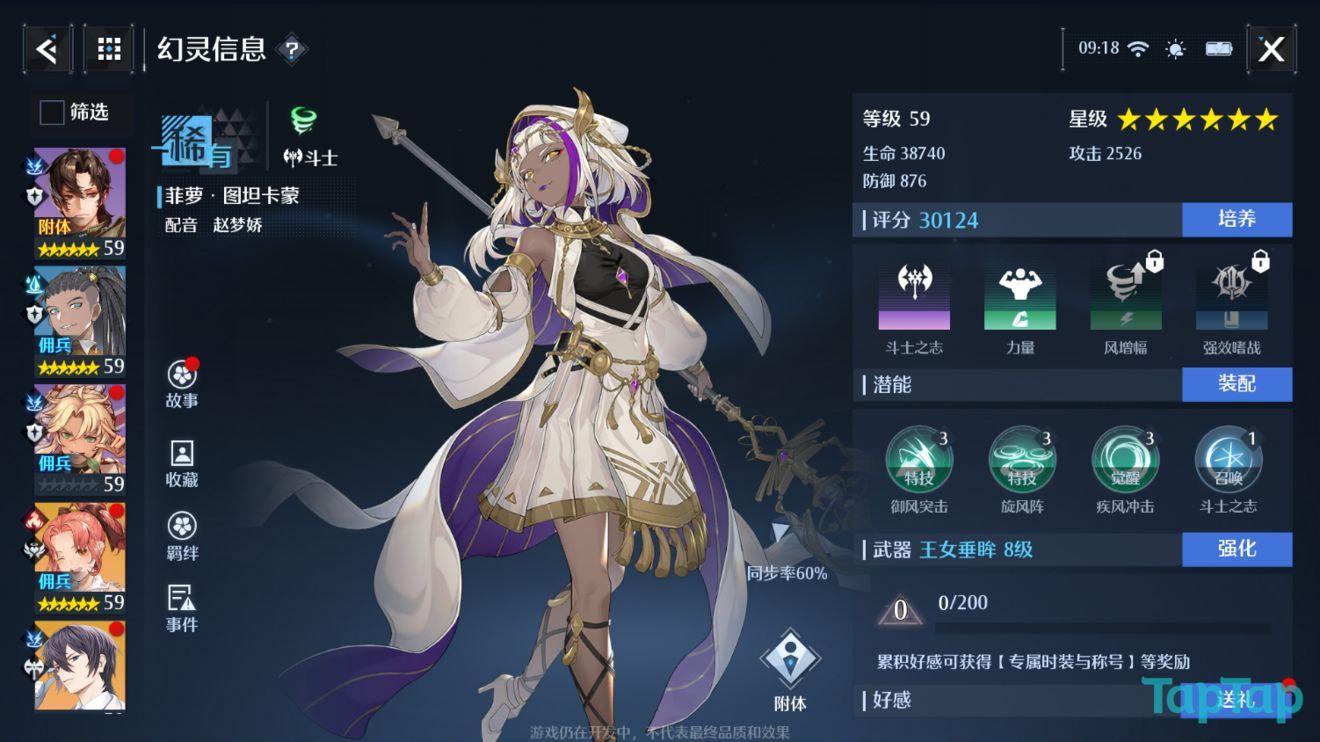Expand the grid menu beside the back arrow
Screen dimensions: 1320x742
[x=108, y=48]
